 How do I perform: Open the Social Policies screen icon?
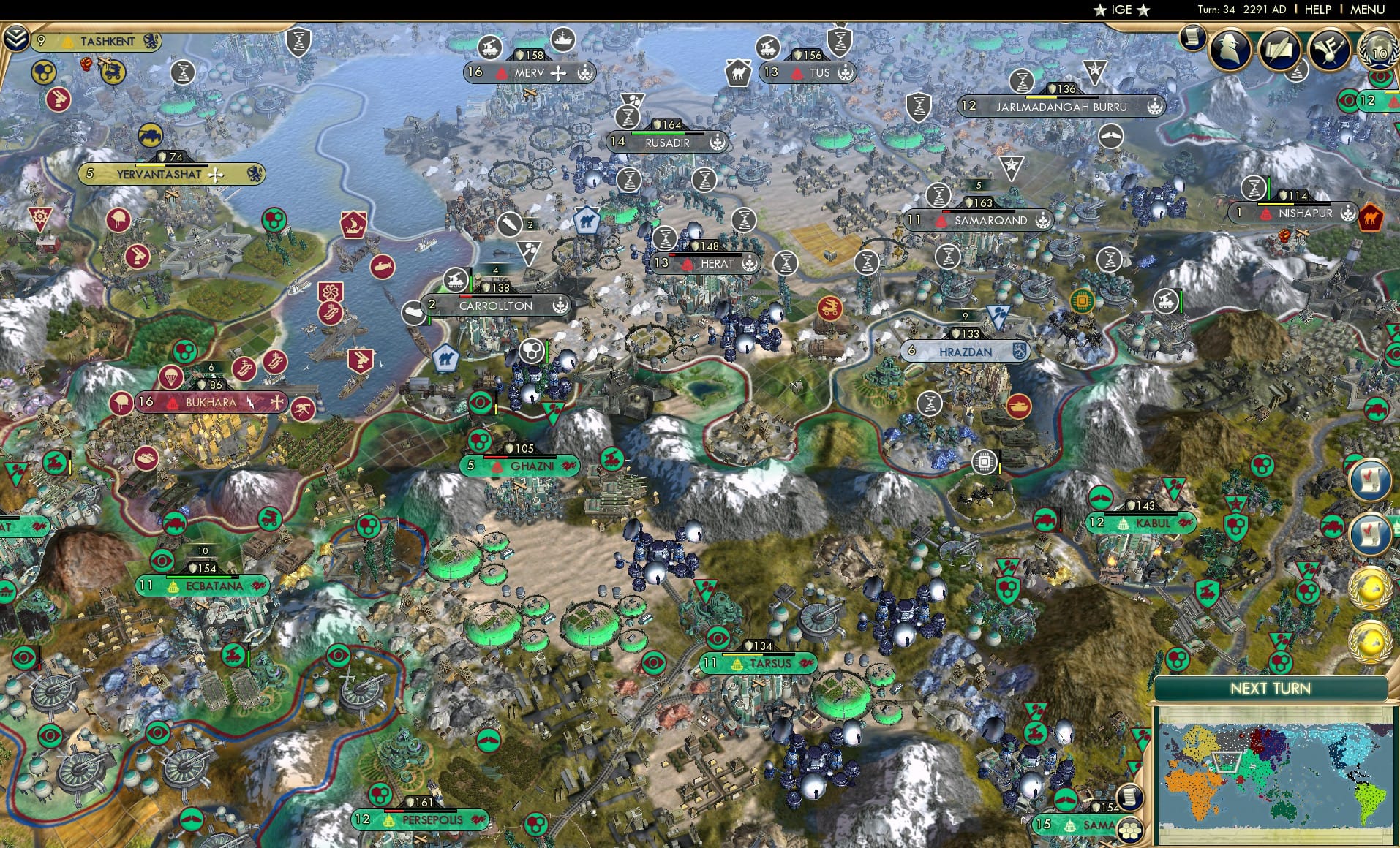(x=1281, y=50)
